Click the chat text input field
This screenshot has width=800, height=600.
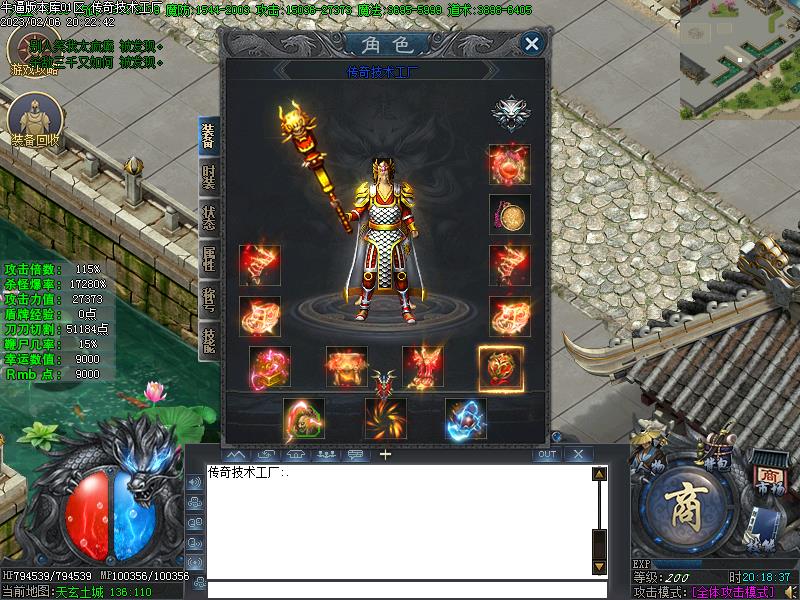pos(400,589)
